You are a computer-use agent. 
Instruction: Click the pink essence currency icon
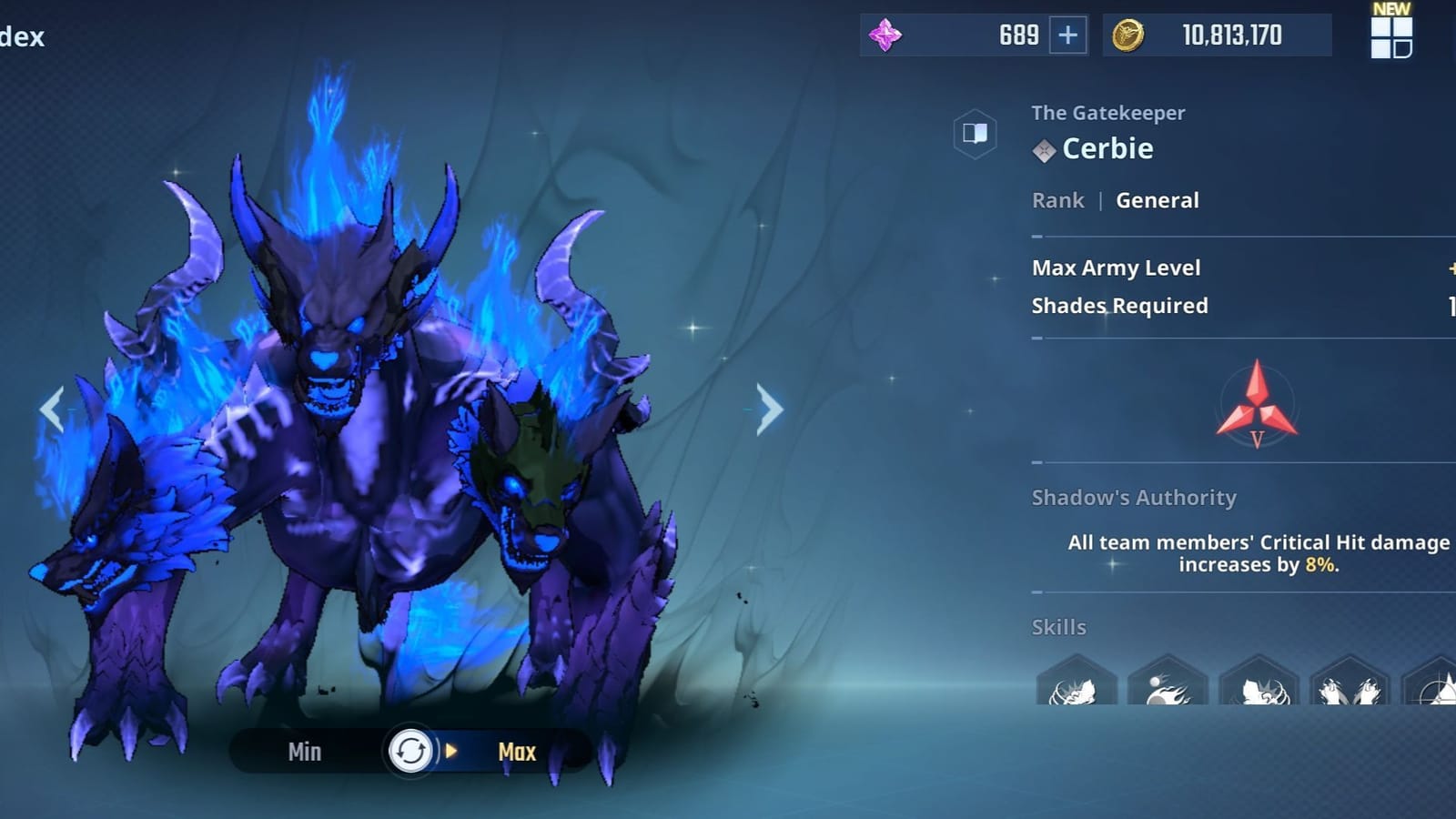[x=885, y=35]
